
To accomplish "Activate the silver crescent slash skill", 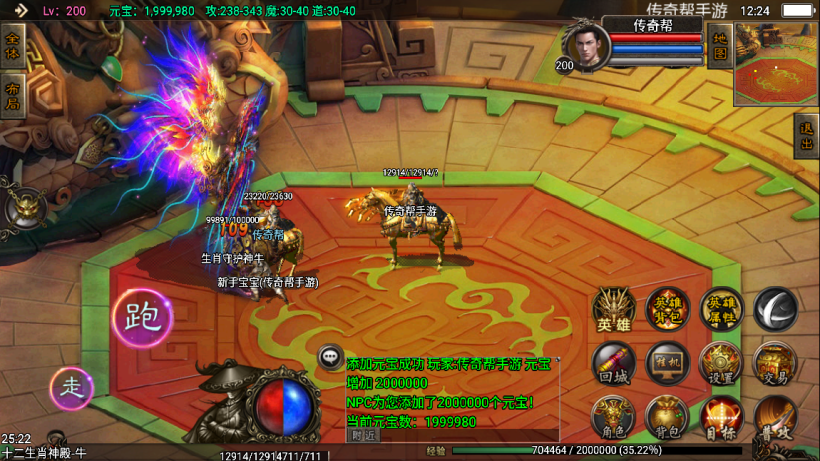I will tap(774, 309).
